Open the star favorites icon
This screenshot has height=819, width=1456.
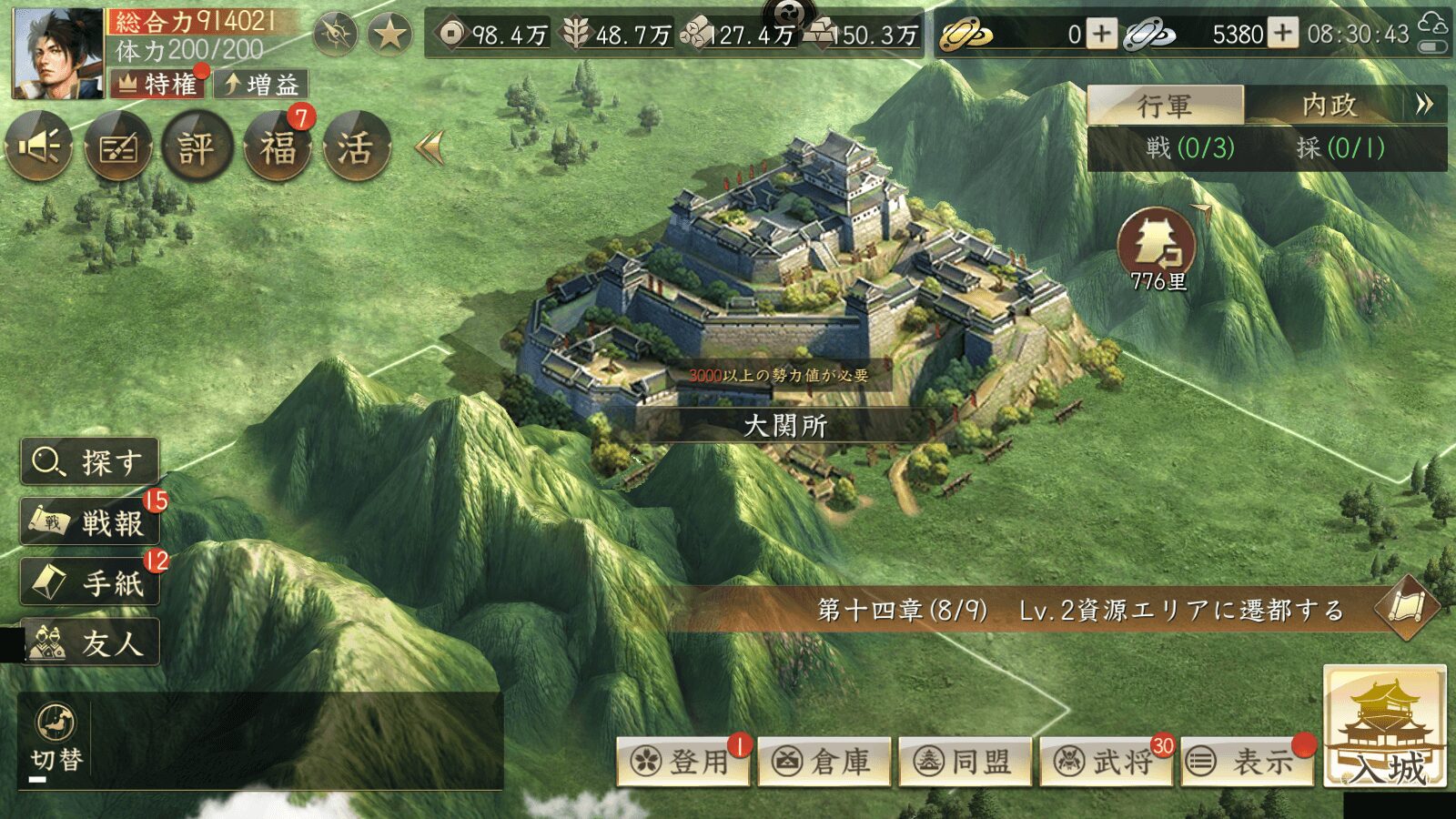tap(389, 35)
